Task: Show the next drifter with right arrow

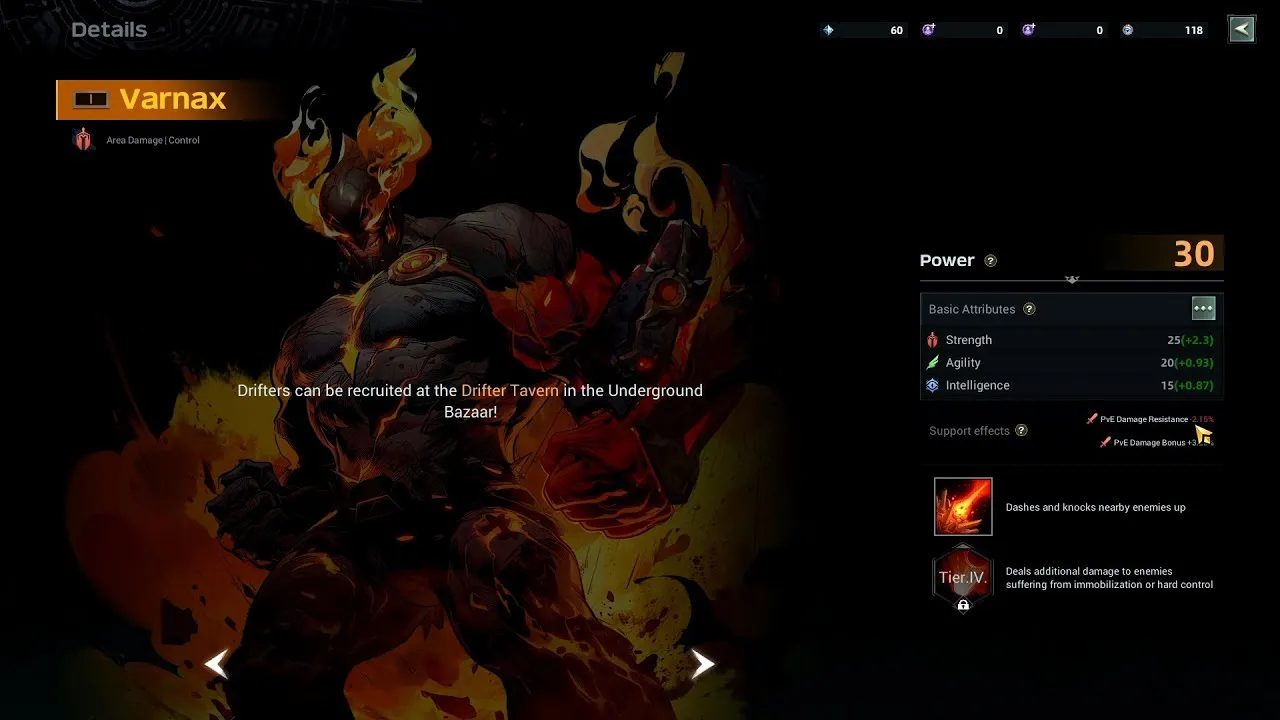Action: [703, 663]
